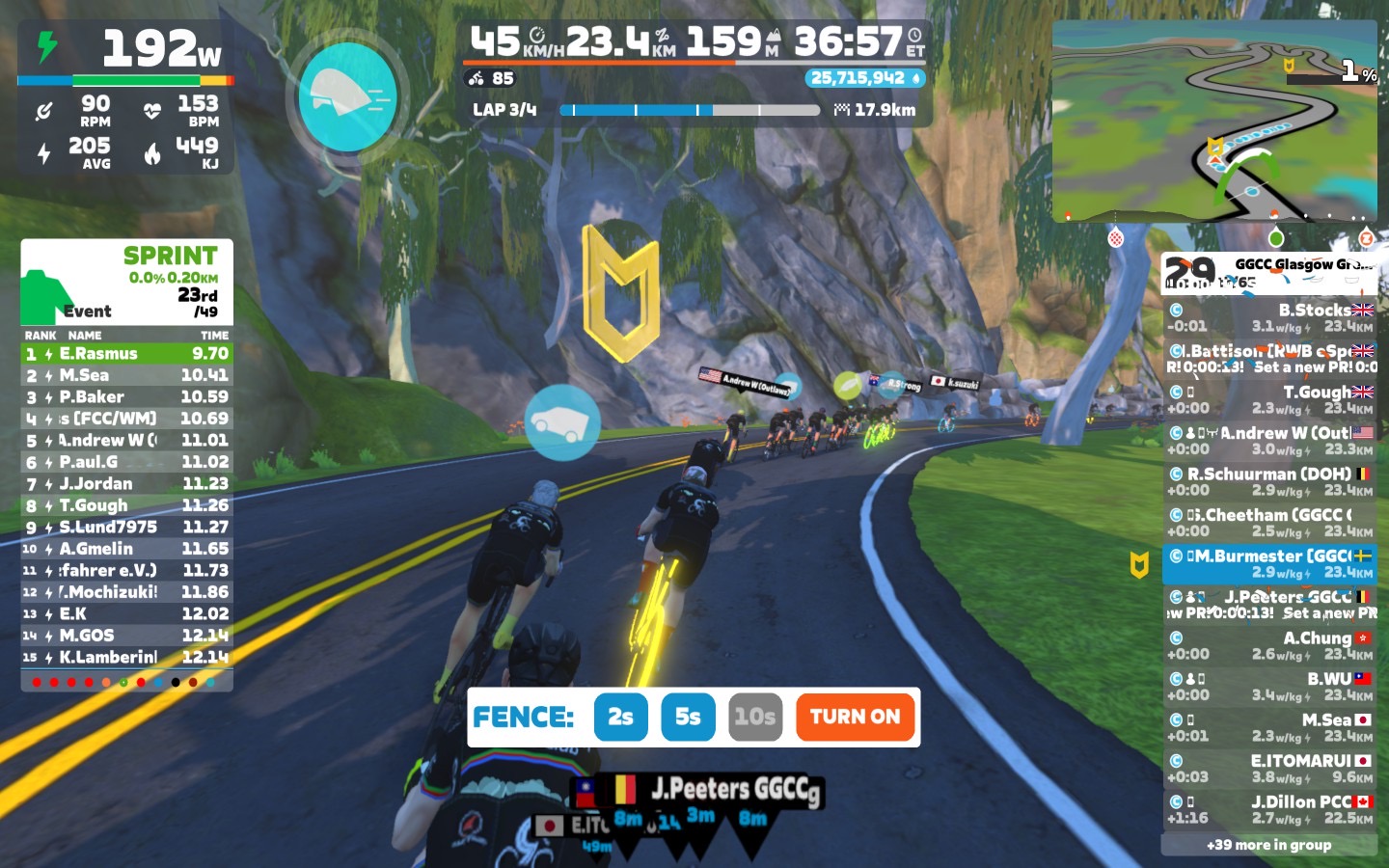Select J.Jordan on the sprint board
Screen dimensions: 1389x868
click(126, 484)
